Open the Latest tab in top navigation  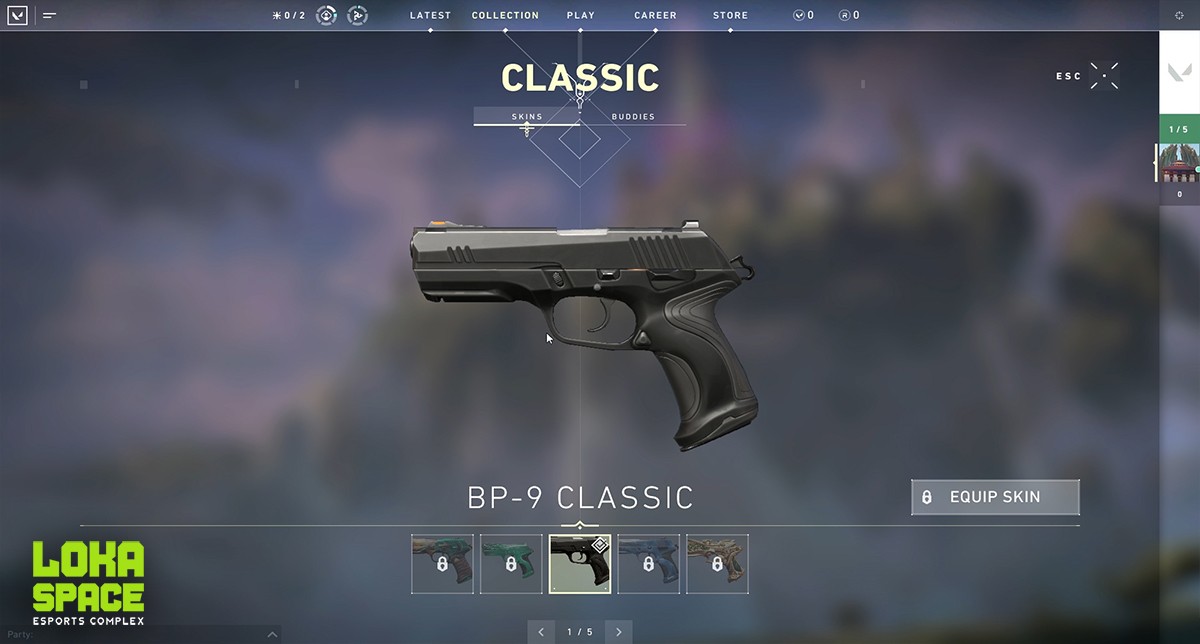pos(430,15)
